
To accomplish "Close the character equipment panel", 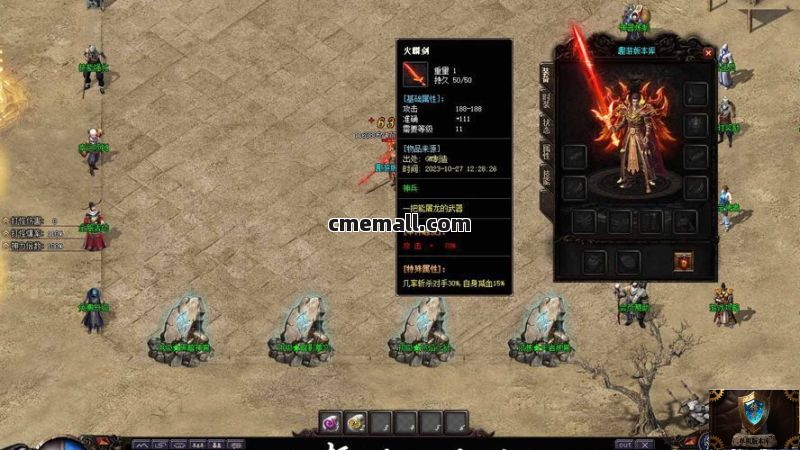I will 708,52.
